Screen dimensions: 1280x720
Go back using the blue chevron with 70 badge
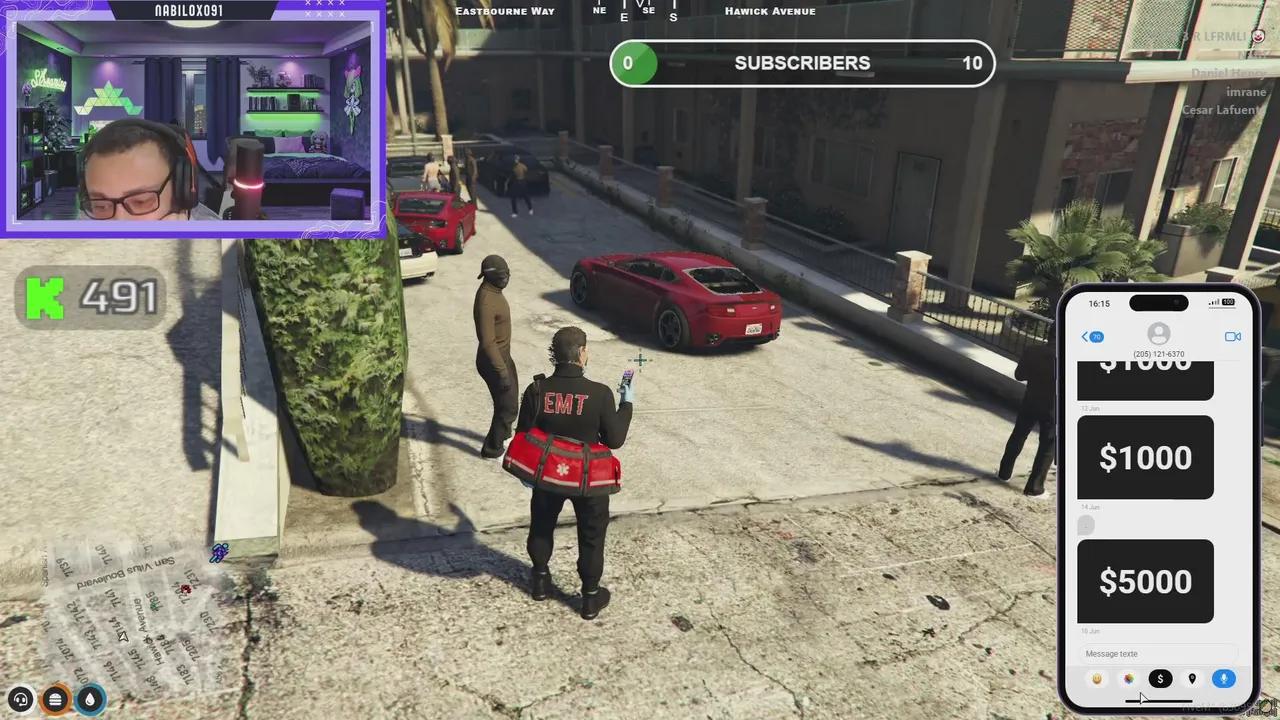point(1090,337)
